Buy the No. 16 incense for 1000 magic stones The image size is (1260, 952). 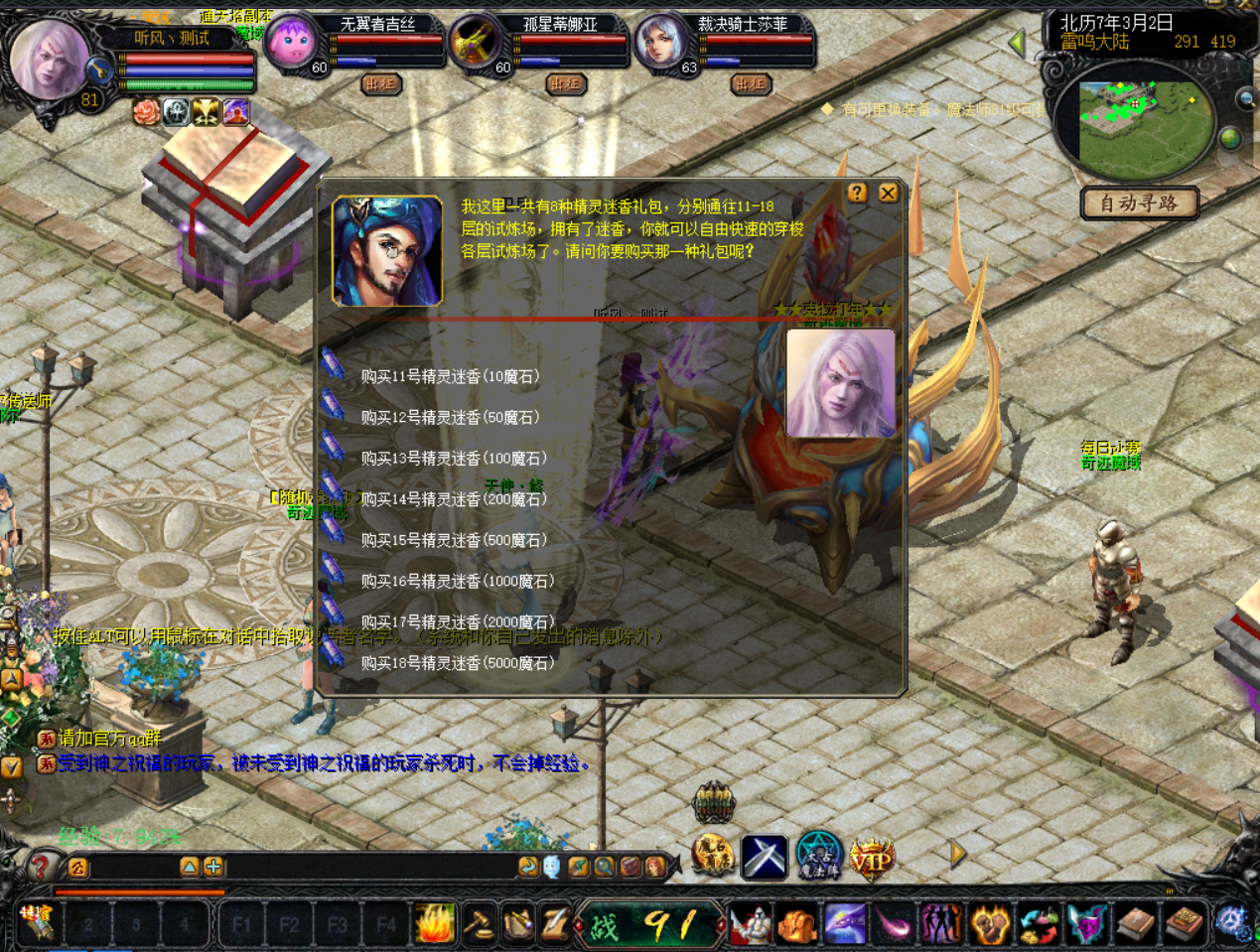(457, 581)
